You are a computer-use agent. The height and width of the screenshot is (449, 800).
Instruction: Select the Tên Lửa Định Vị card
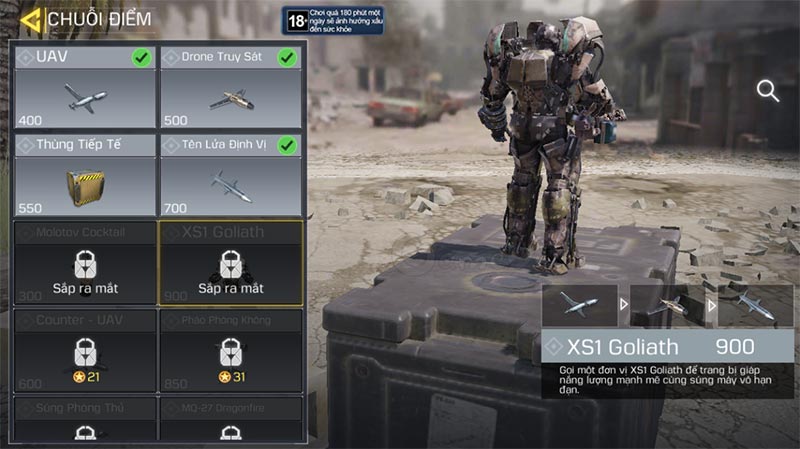pyautogui.click(x=231, y=175)
